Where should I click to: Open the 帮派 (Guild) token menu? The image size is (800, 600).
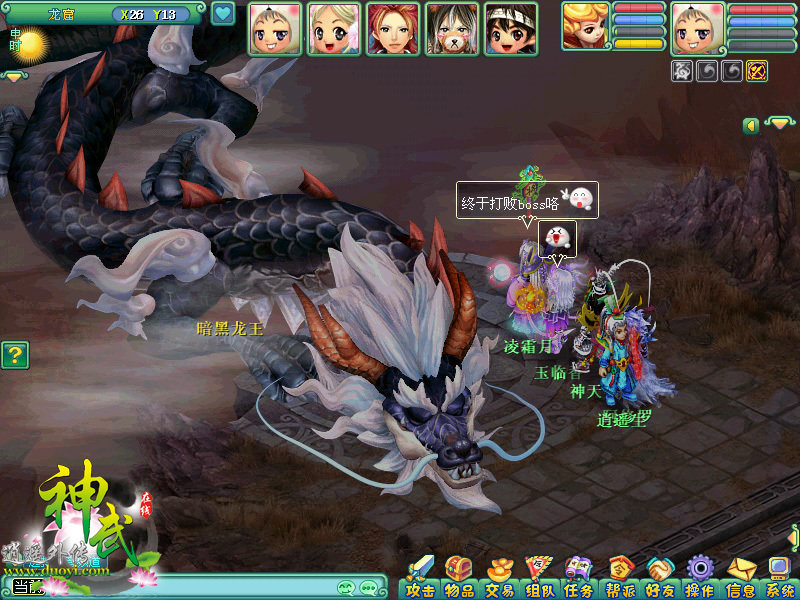(619, 578)
